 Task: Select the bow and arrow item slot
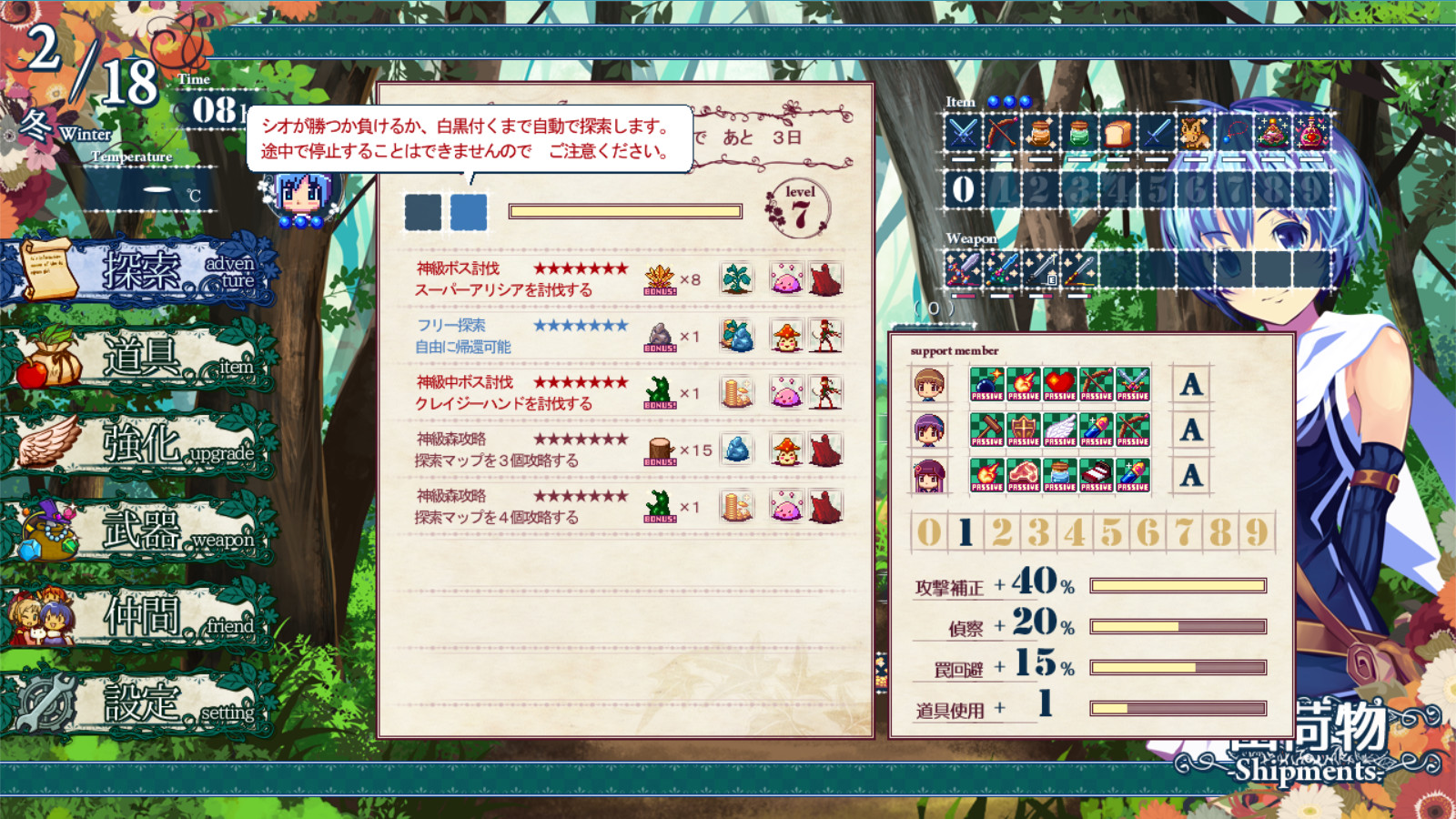tap(1002, 132)
